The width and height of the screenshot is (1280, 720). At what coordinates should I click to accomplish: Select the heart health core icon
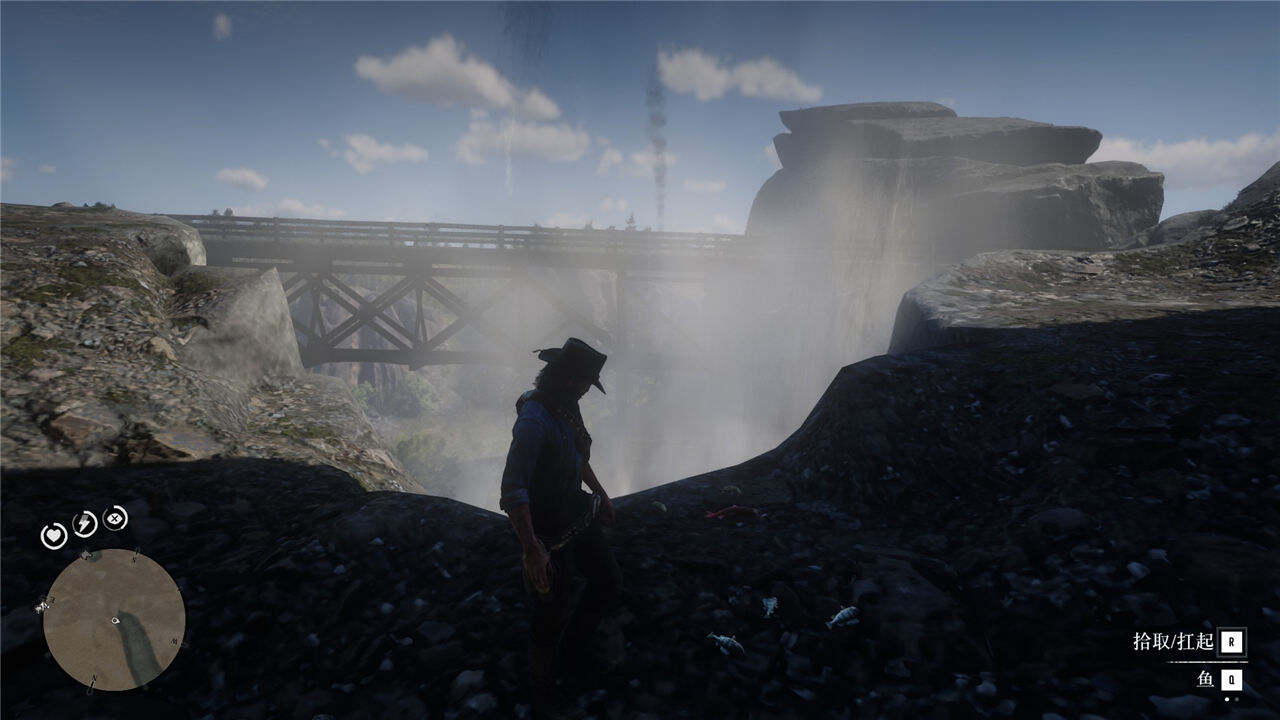pos(53,536)
